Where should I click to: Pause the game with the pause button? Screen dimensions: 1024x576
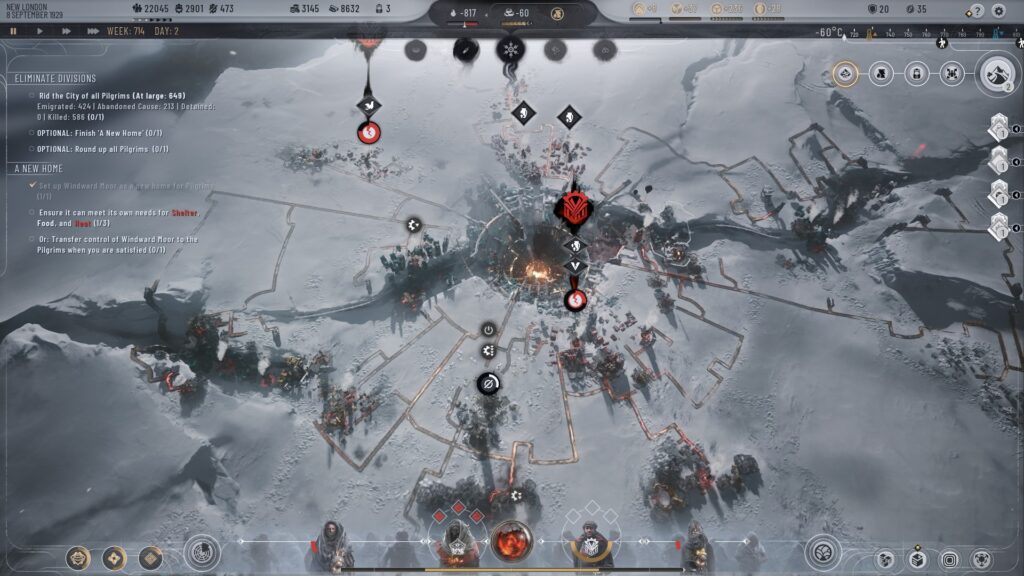[x=14, y=31]
